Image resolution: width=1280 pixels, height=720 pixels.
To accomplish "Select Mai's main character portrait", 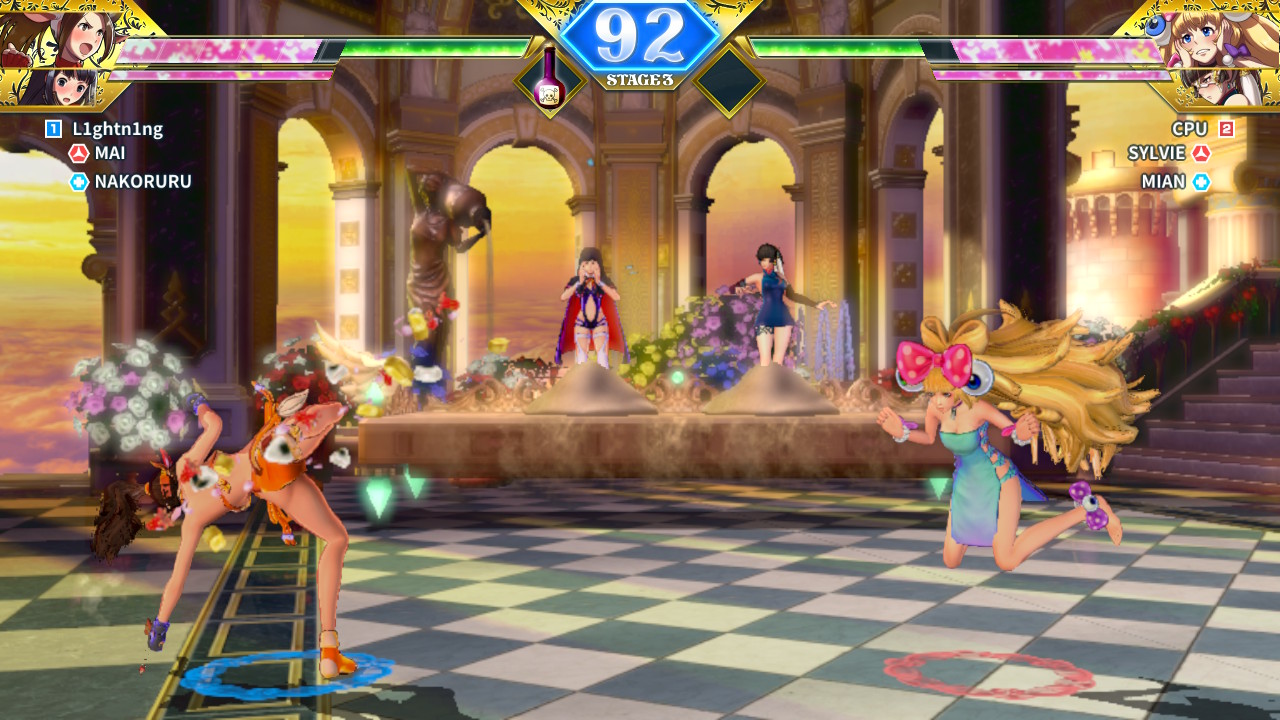I will tap(62, 34).
